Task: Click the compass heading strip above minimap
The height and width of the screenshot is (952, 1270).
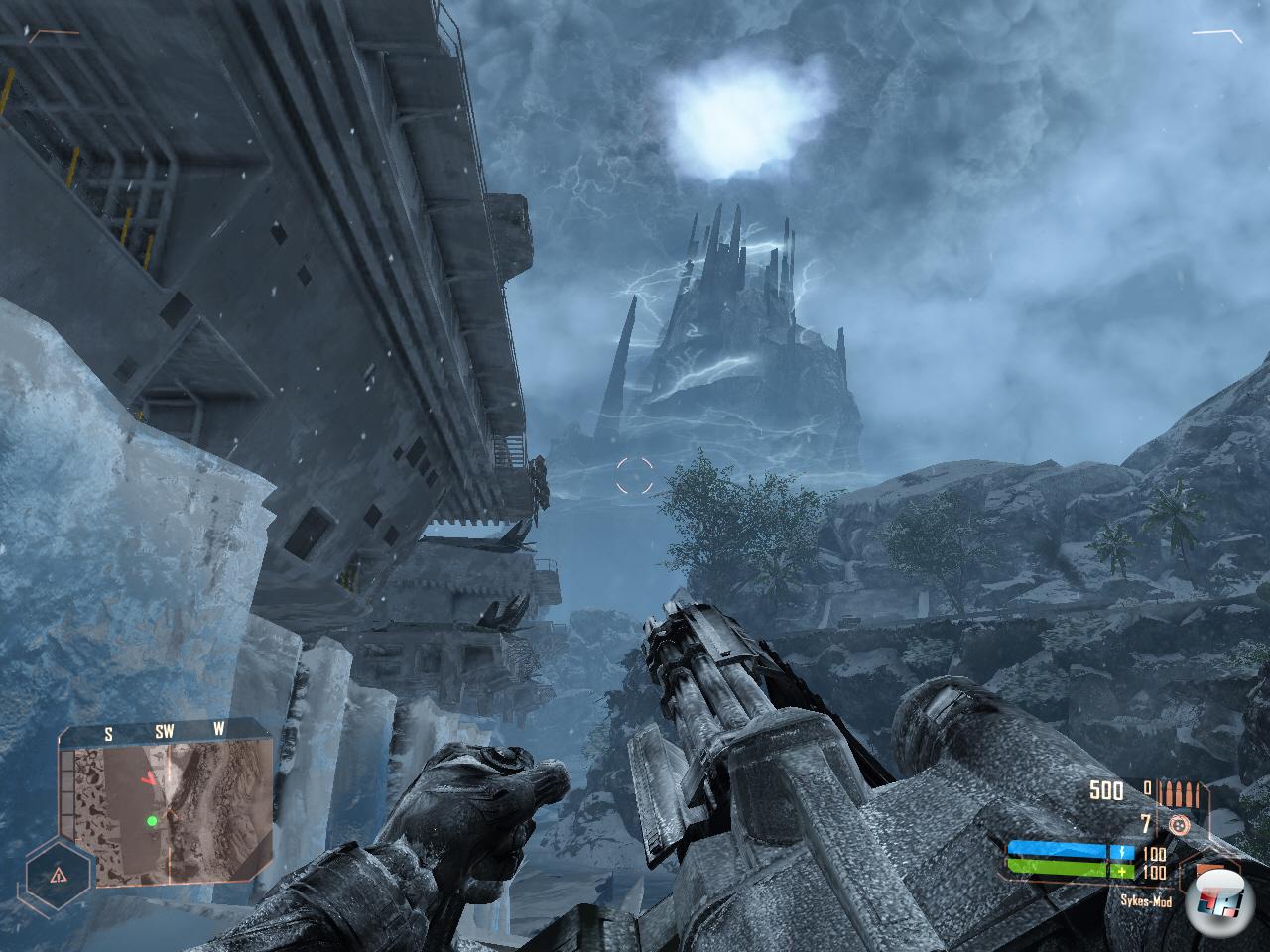Action: coord(164,733)
